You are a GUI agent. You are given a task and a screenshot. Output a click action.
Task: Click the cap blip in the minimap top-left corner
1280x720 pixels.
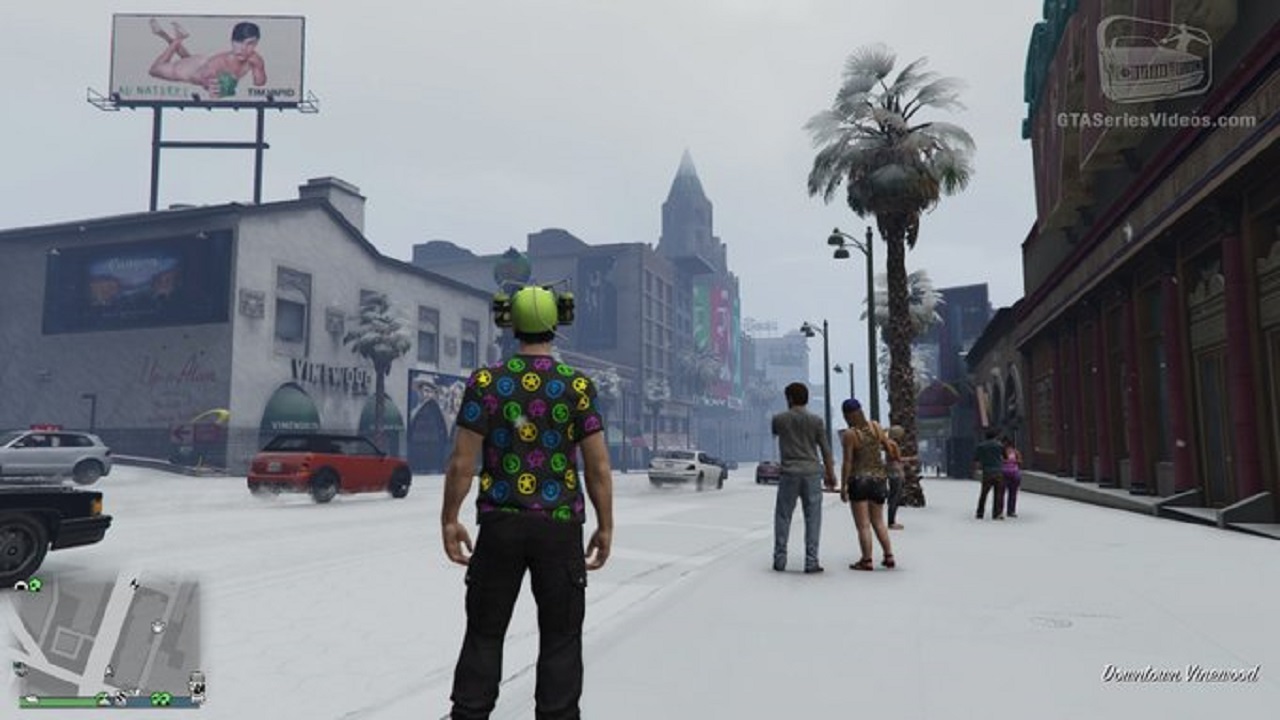[20, 584]
